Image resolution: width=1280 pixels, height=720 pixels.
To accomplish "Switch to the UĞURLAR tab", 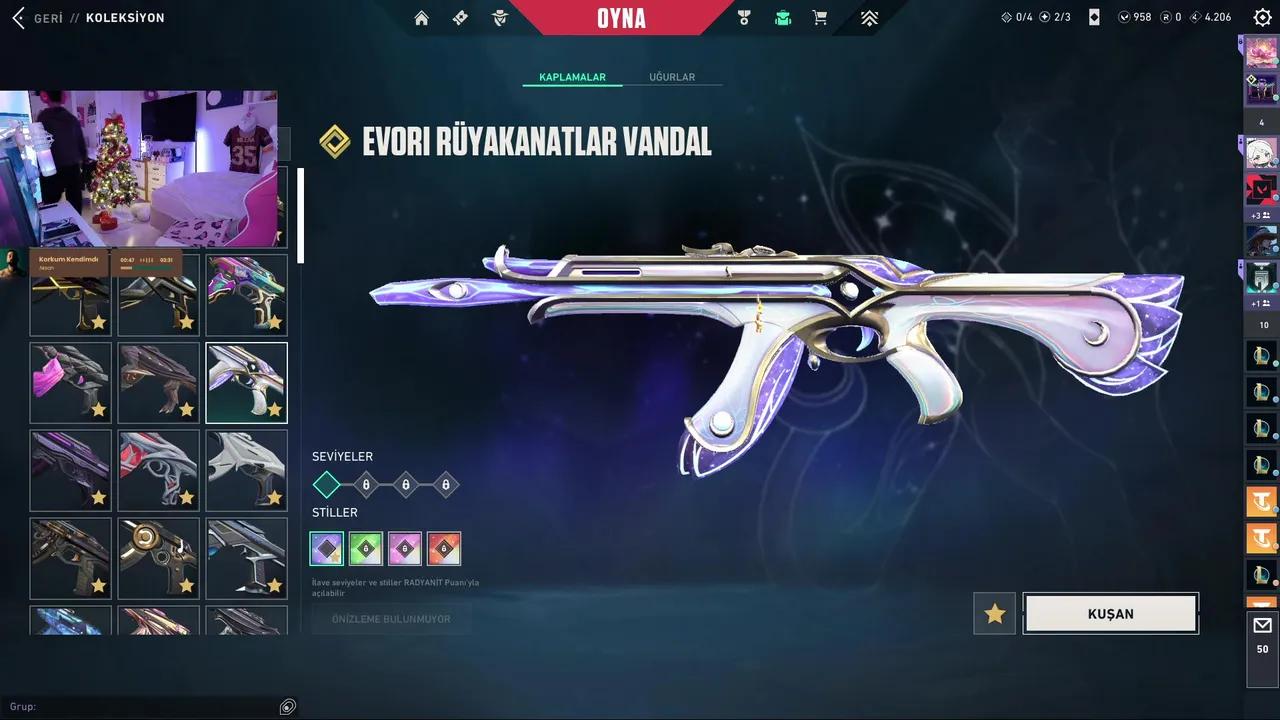I will [672, 77].
